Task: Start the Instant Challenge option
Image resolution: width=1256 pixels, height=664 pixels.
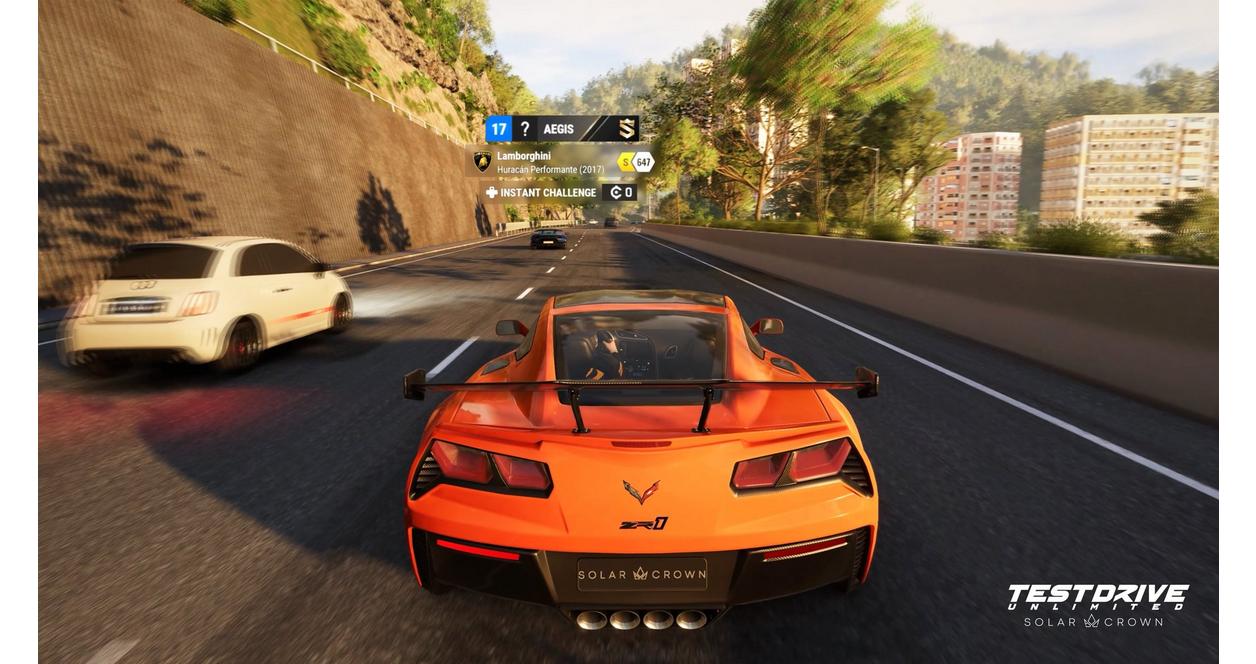Action: (547, 193)
